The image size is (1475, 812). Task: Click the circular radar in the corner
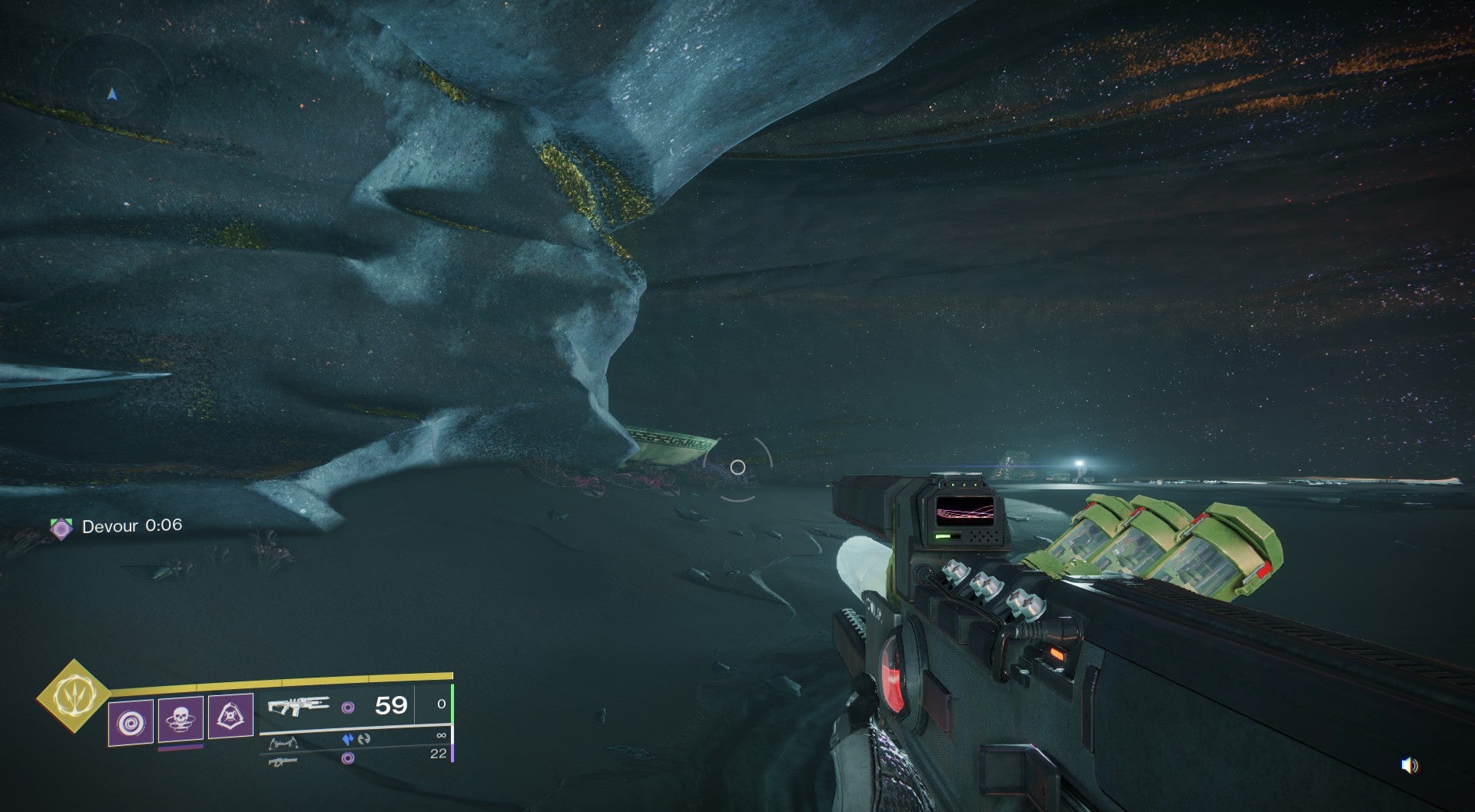(x=112, y=94)
